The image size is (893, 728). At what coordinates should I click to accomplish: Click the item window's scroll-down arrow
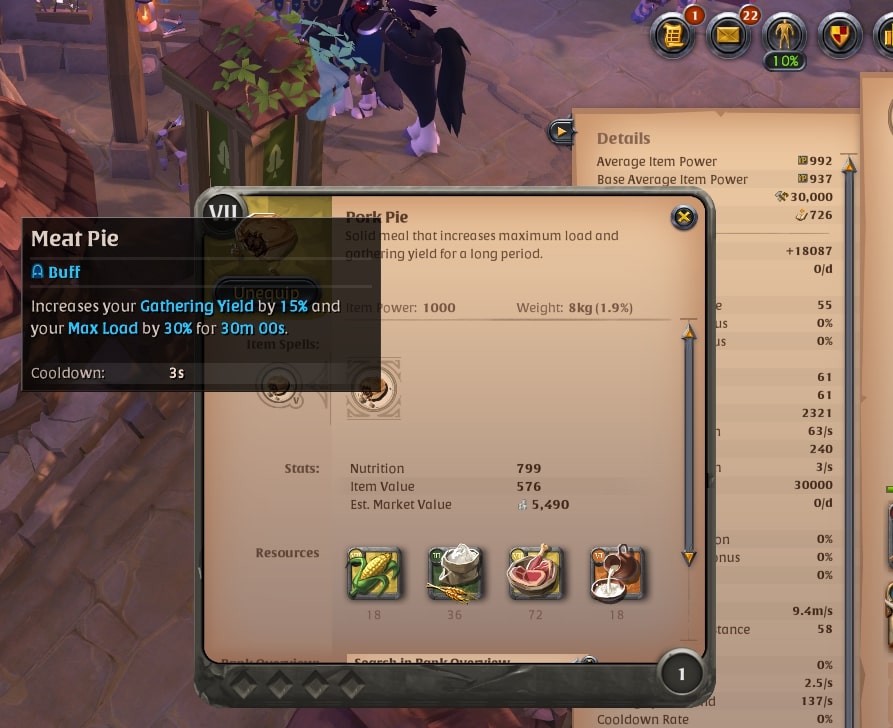pos(688,557)
